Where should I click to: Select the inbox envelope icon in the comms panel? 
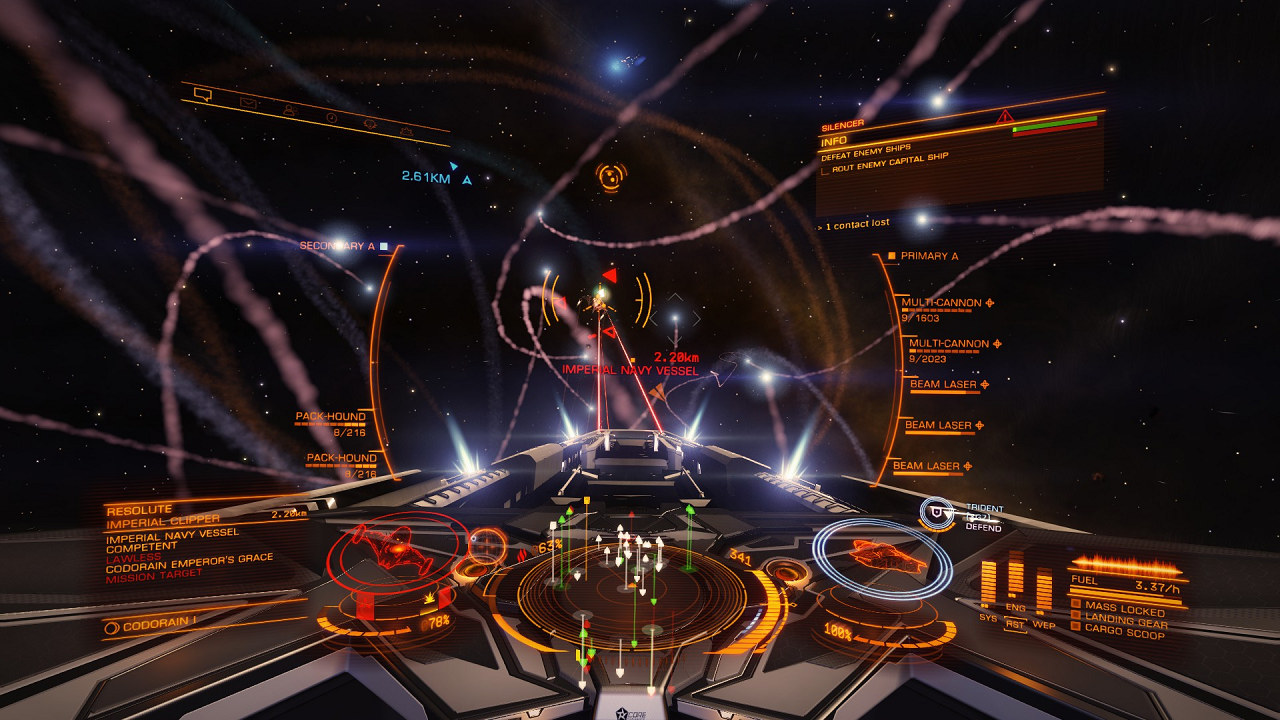(248, 103)
